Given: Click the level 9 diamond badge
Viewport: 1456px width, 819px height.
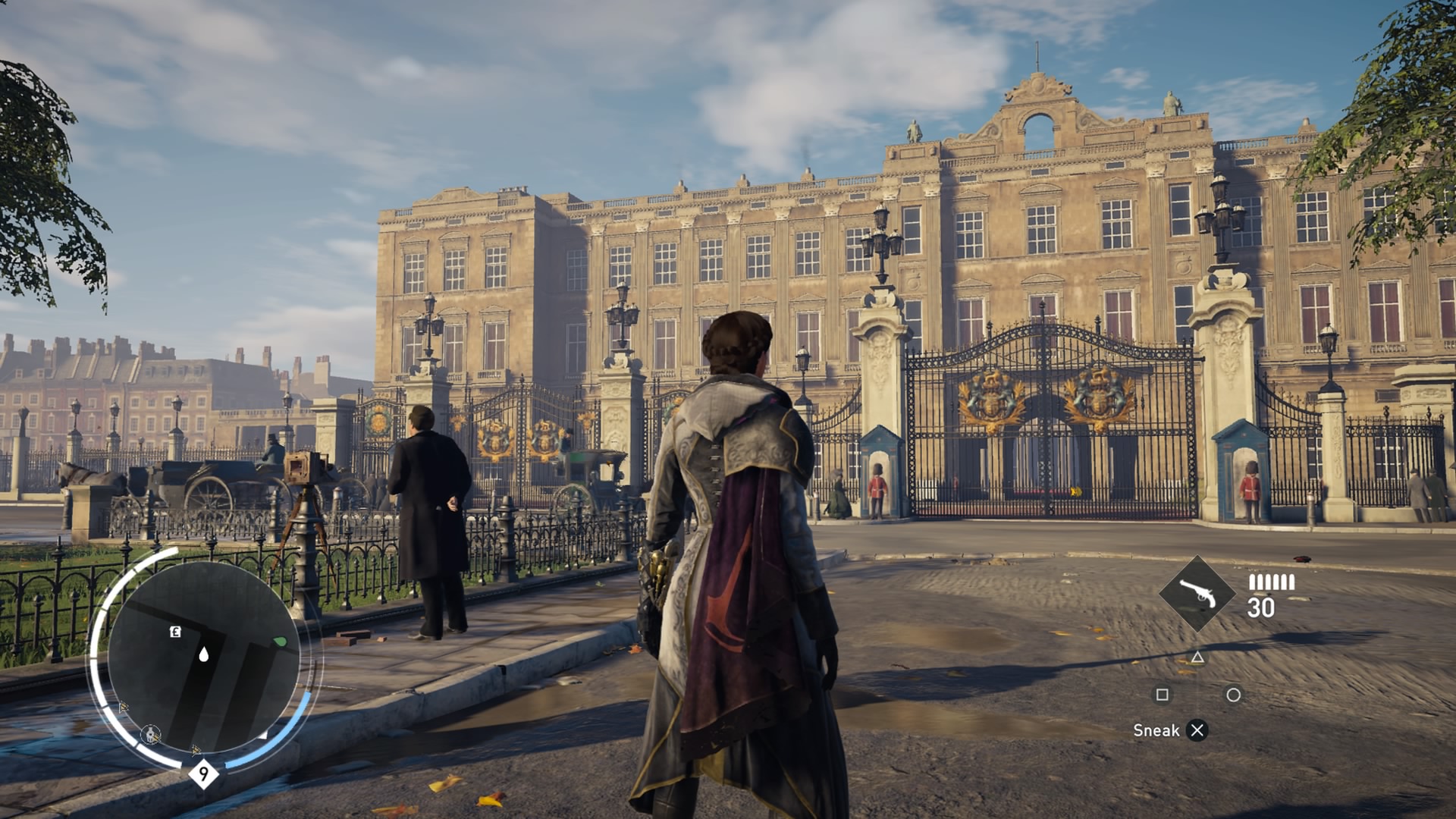Looking at the screenshot, I should coord(203,774).
